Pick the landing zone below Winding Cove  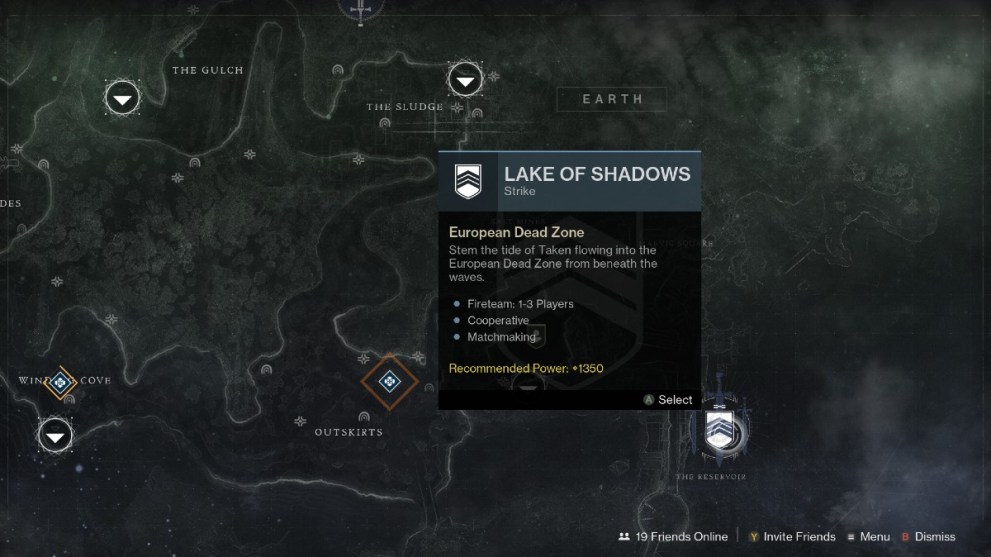(55, 435)
